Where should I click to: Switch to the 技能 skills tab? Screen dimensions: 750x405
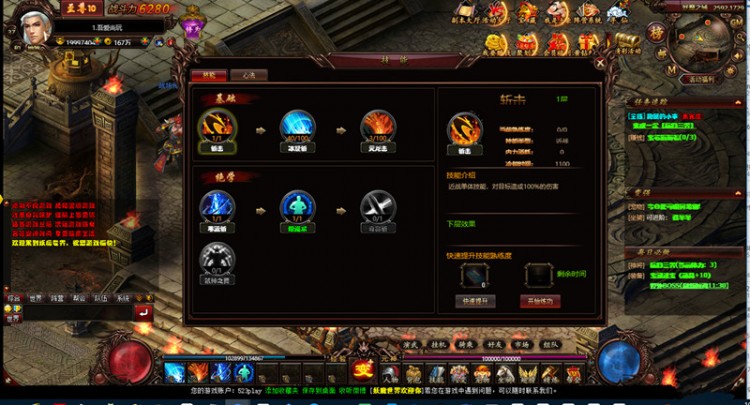tap(209, 75)
